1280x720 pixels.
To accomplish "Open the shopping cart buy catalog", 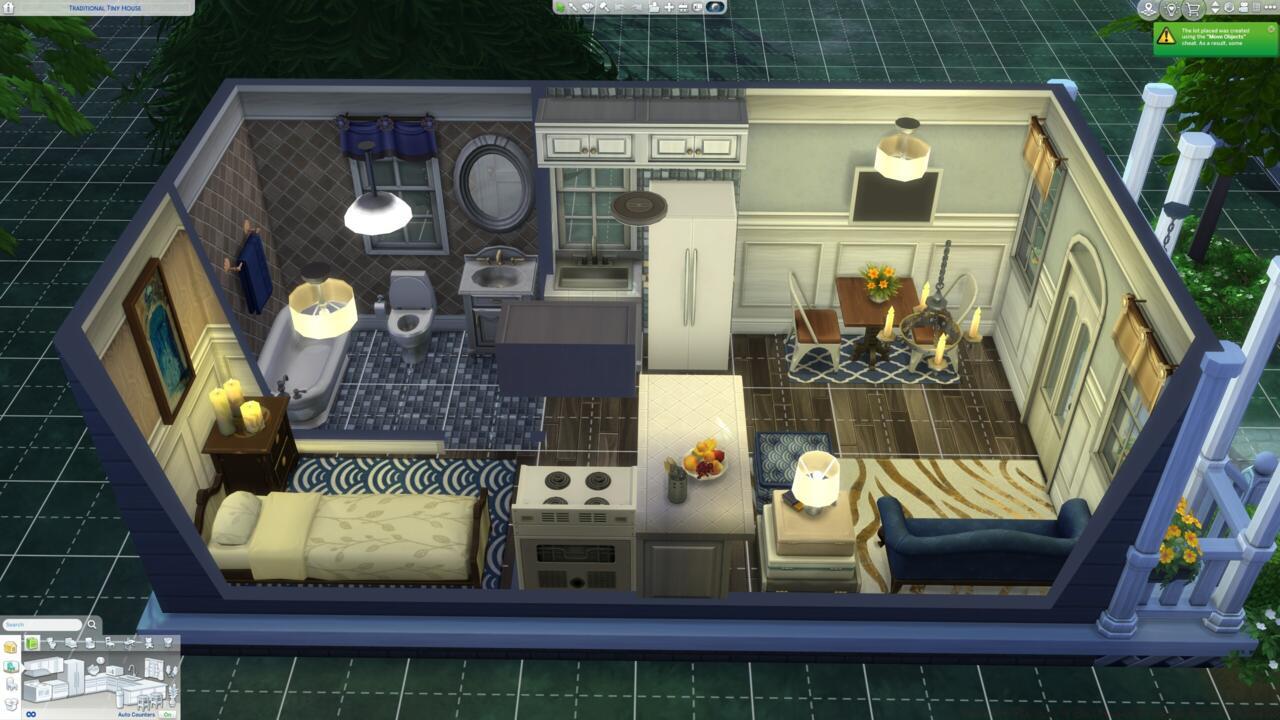I will click(x=1193, y=9).
